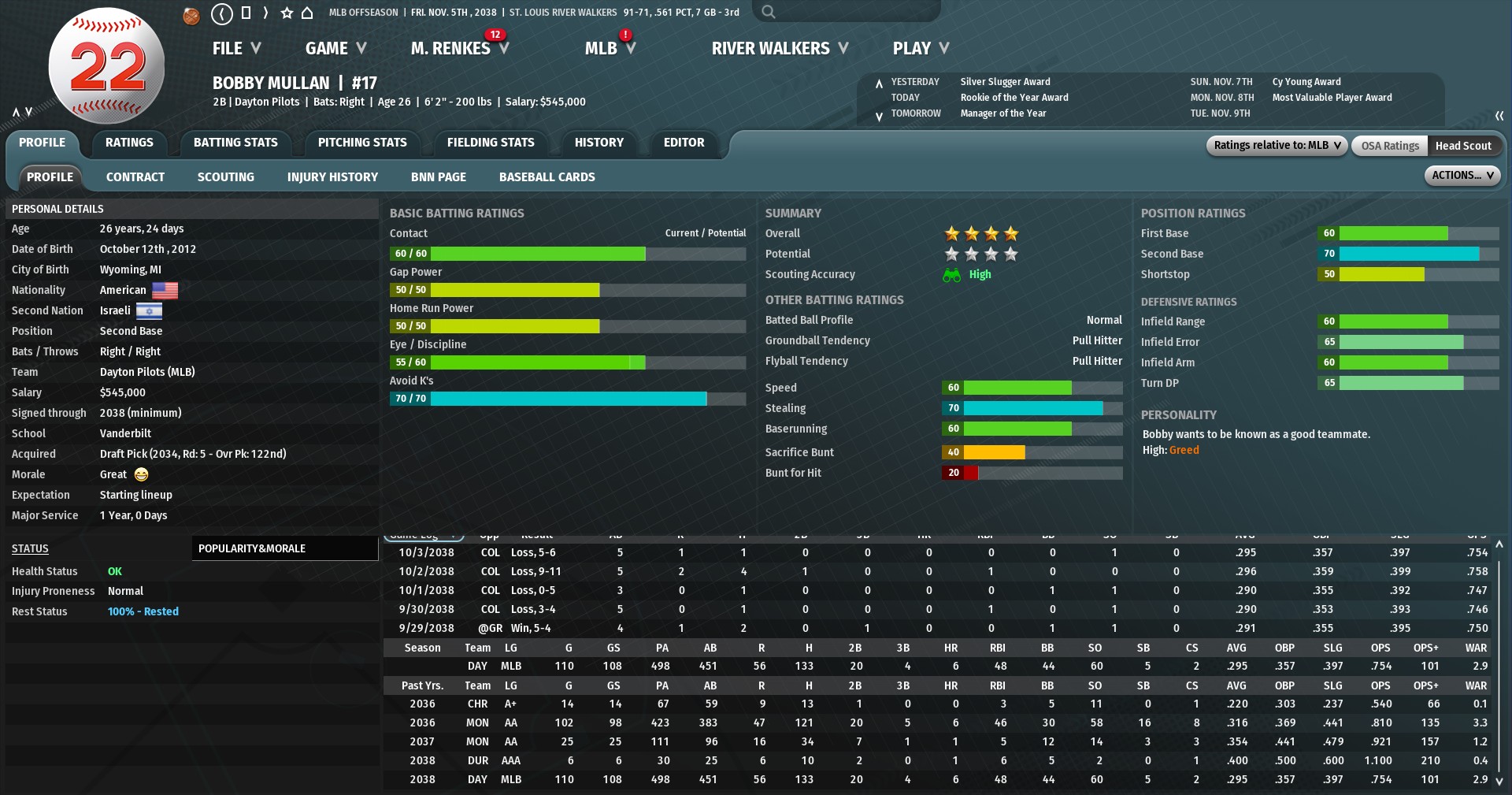Open the MLB league menu
This screenshot has width=1512, height=795.
(610, 49)
